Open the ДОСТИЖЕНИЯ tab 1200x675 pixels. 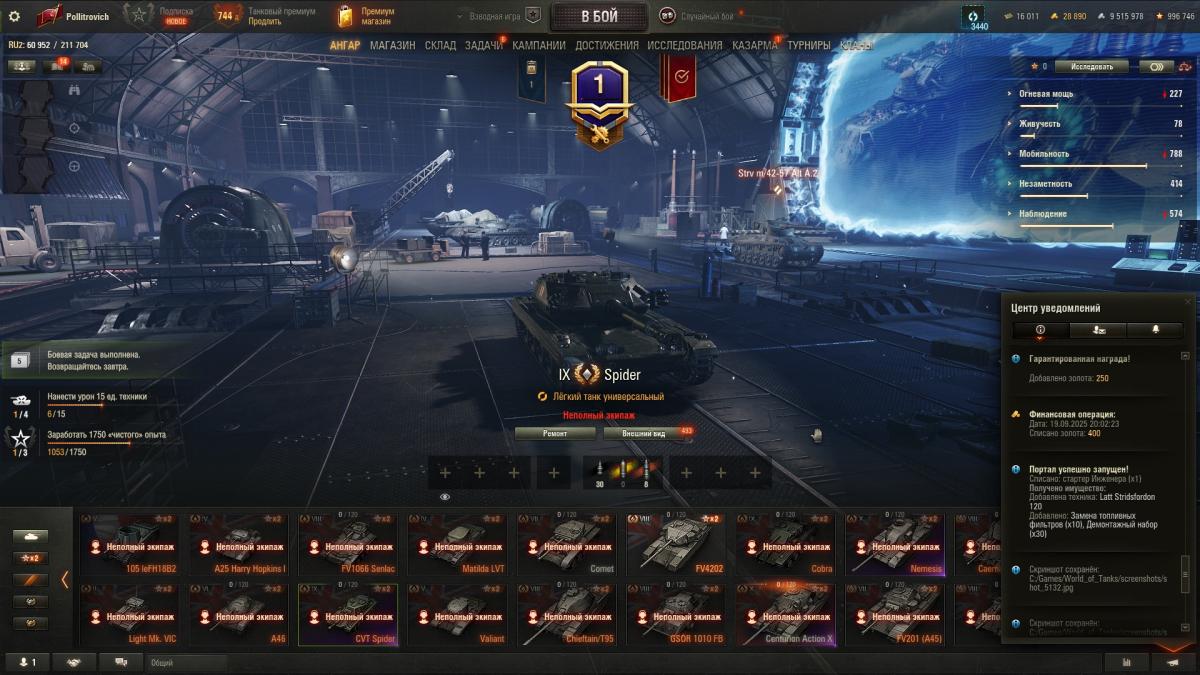[606, 45]
